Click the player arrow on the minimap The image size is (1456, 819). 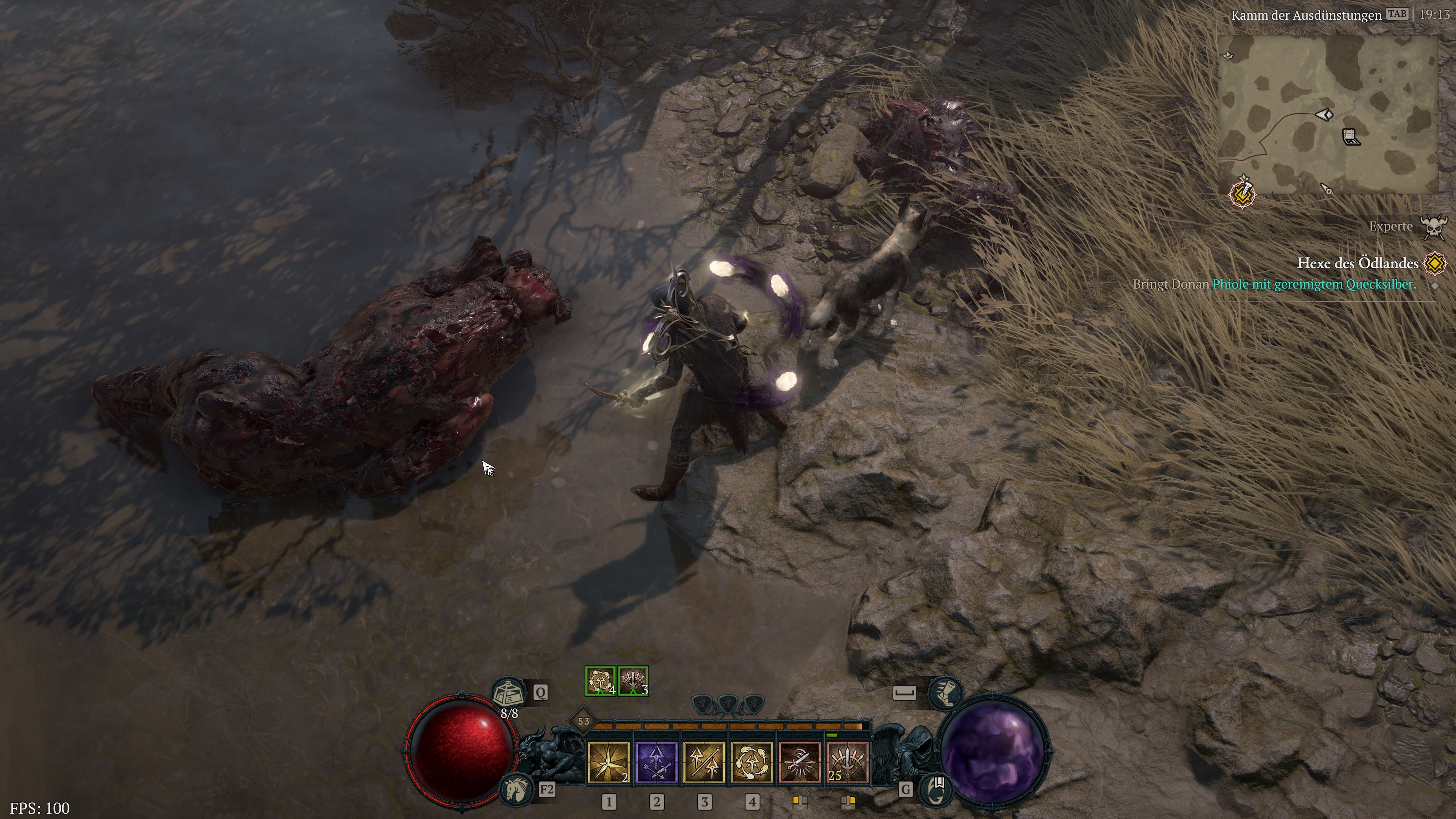coord(1324,114)
